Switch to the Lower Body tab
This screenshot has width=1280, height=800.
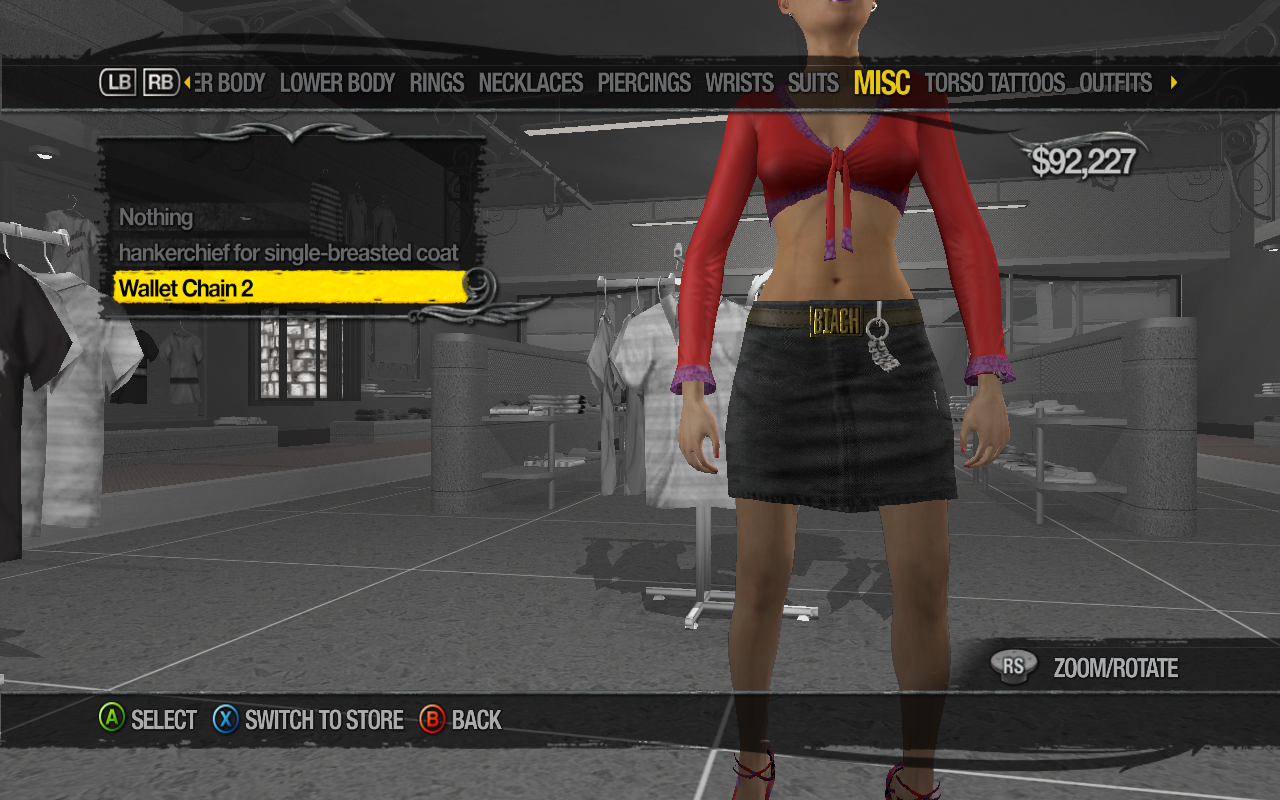tap(337, 83)
